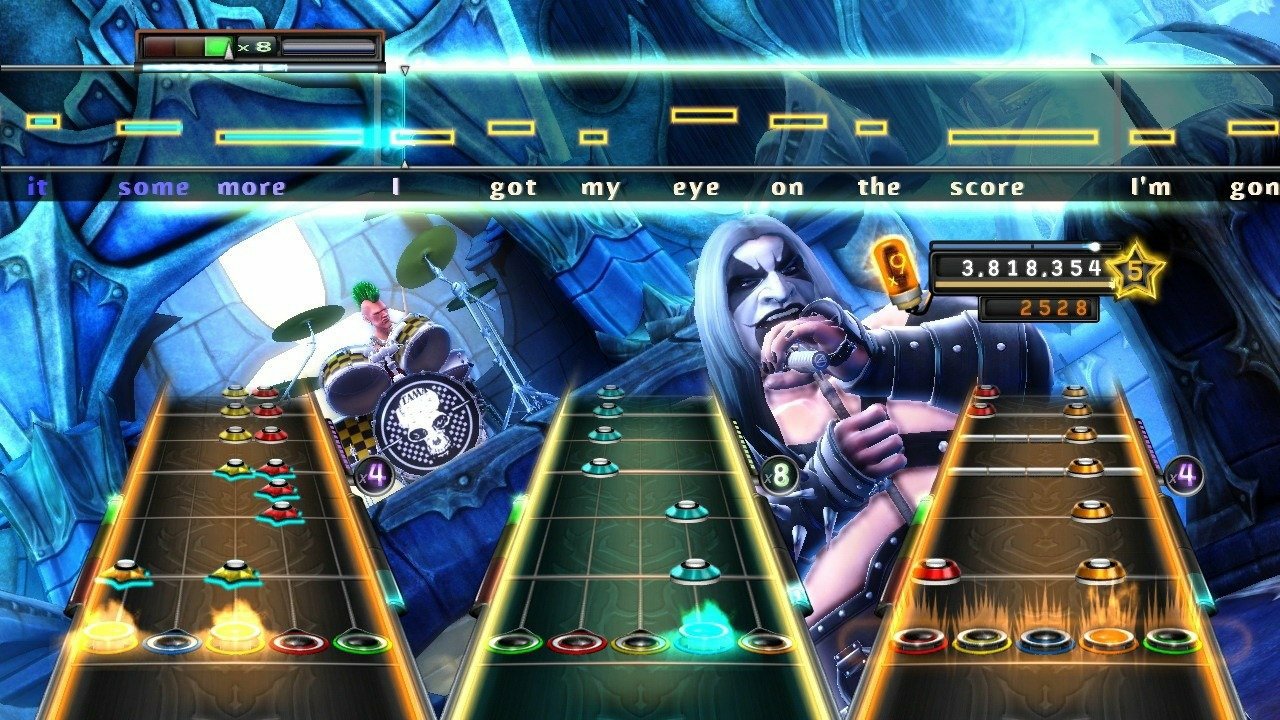The height and width of the screenshot is (720, 1280).
Task: Expand the song progress arrow marker
Action: point(405,68)
